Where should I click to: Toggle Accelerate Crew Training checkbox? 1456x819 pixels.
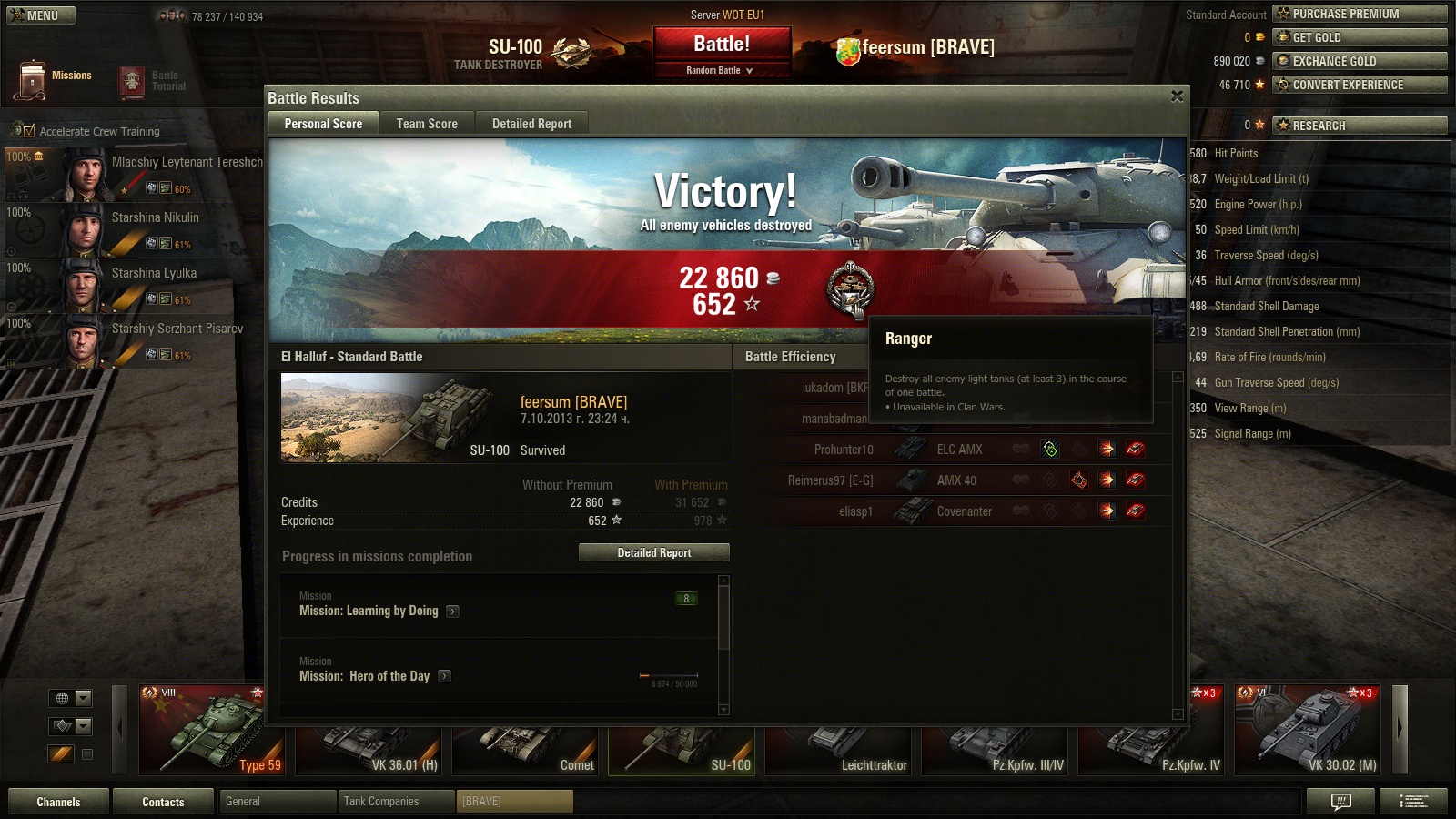click(29, 131)
